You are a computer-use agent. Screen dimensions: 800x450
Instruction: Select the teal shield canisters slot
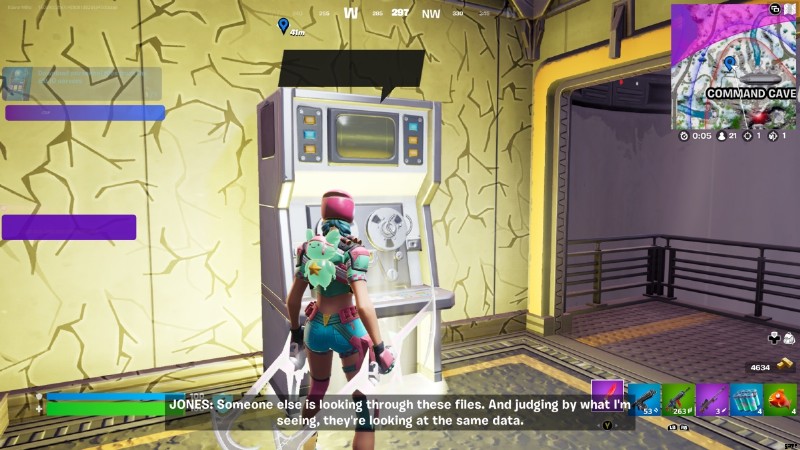pos(746,400)
